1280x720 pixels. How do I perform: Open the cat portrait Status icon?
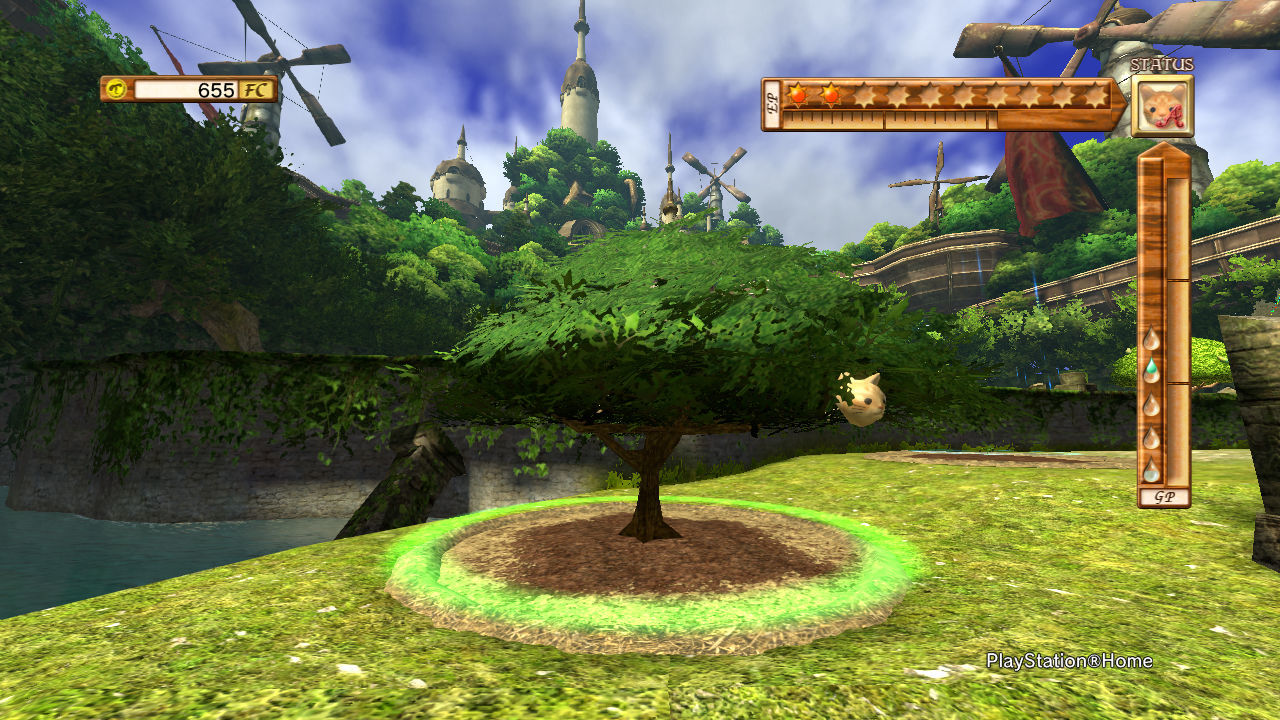pyautogui.click(x=1162, y=105)
